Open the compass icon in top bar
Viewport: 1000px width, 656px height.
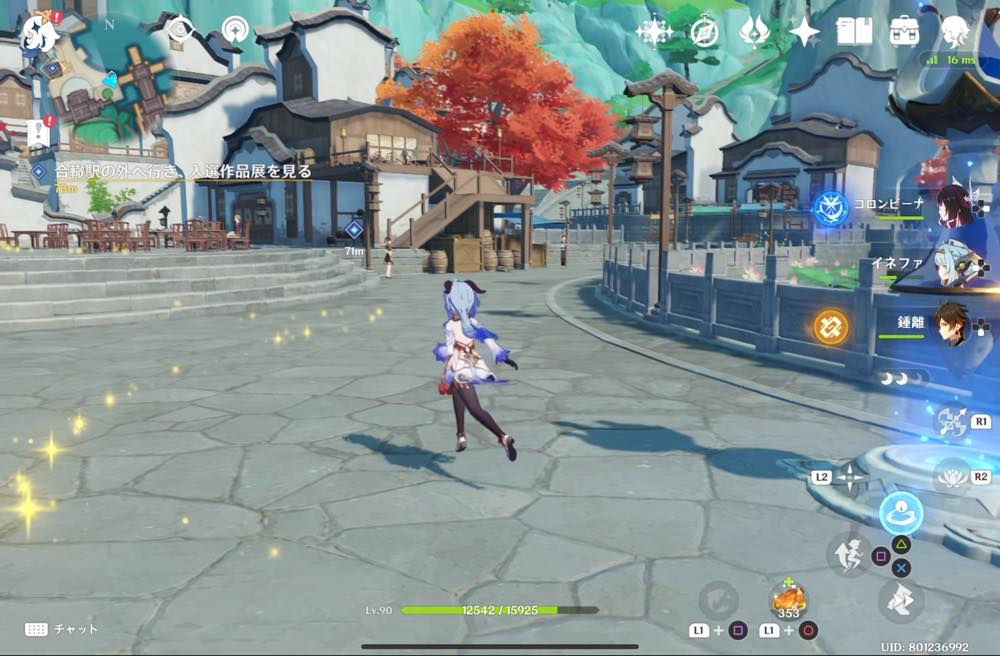pos(705,32)
